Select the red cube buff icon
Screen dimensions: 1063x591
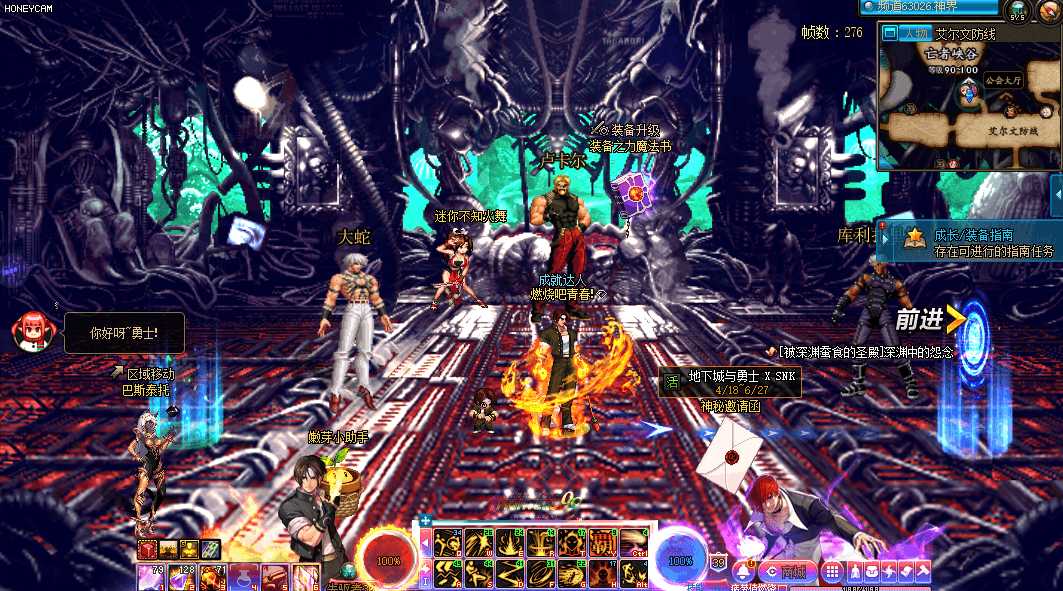click(x=147, y=549)
